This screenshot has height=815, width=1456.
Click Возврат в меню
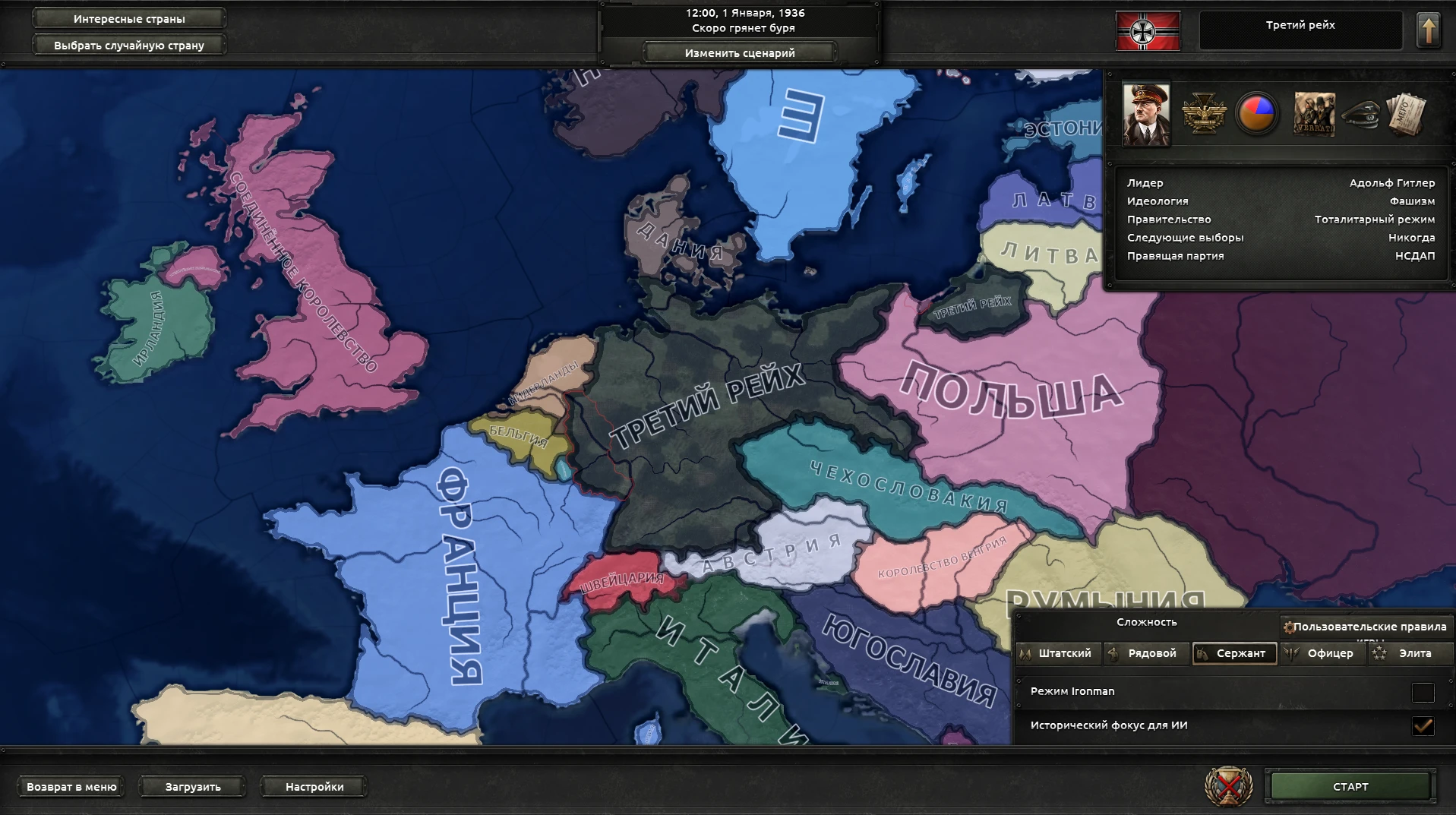click(x=71, y=786)
